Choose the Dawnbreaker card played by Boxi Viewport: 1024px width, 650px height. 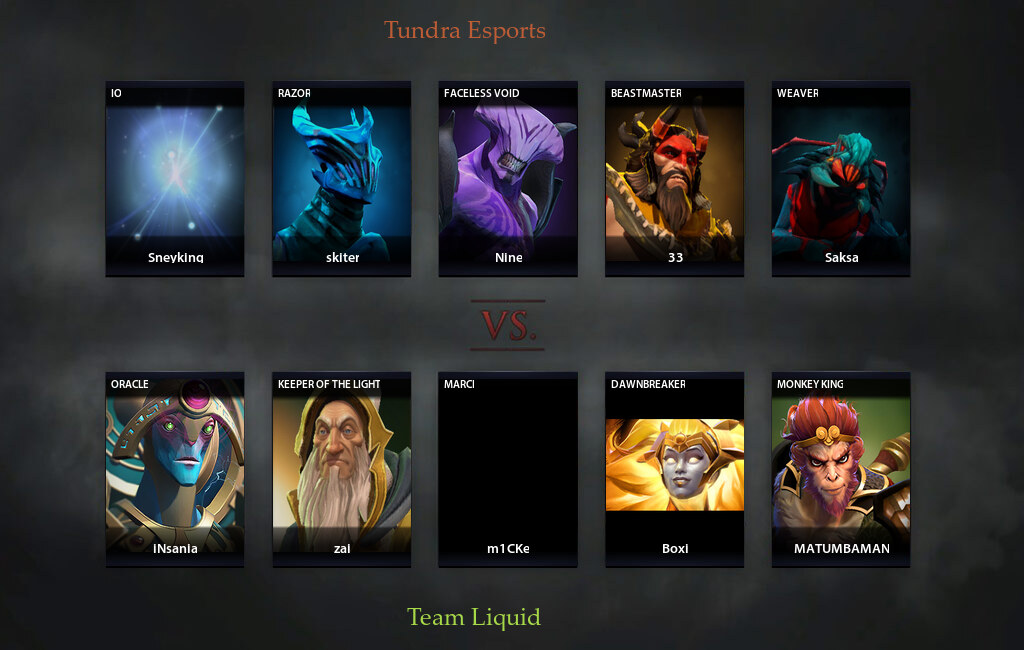pyautogui.click(x=675, y=469)
